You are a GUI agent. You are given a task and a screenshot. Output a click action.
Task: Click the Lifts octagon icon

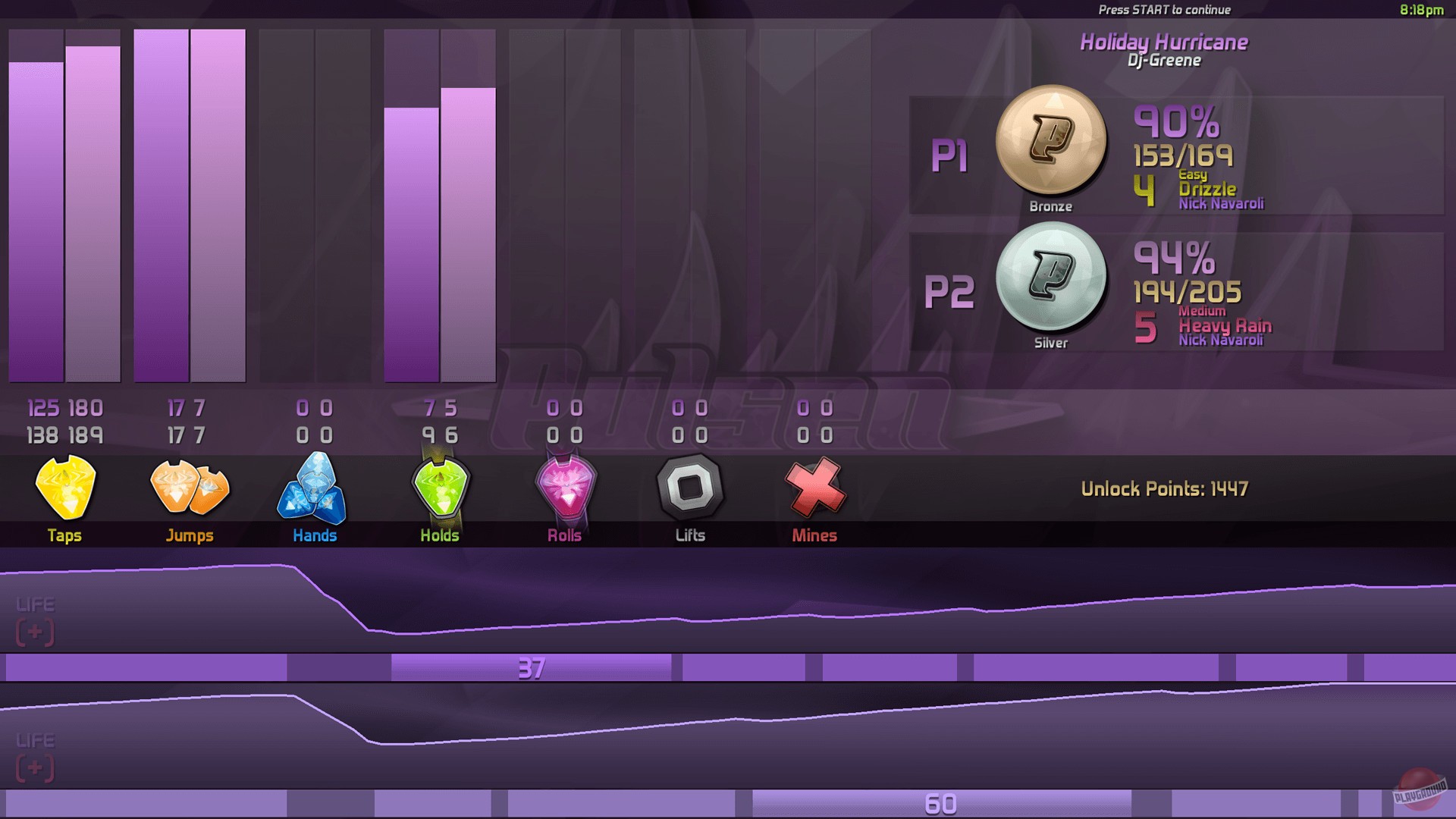tap(689, 489)
